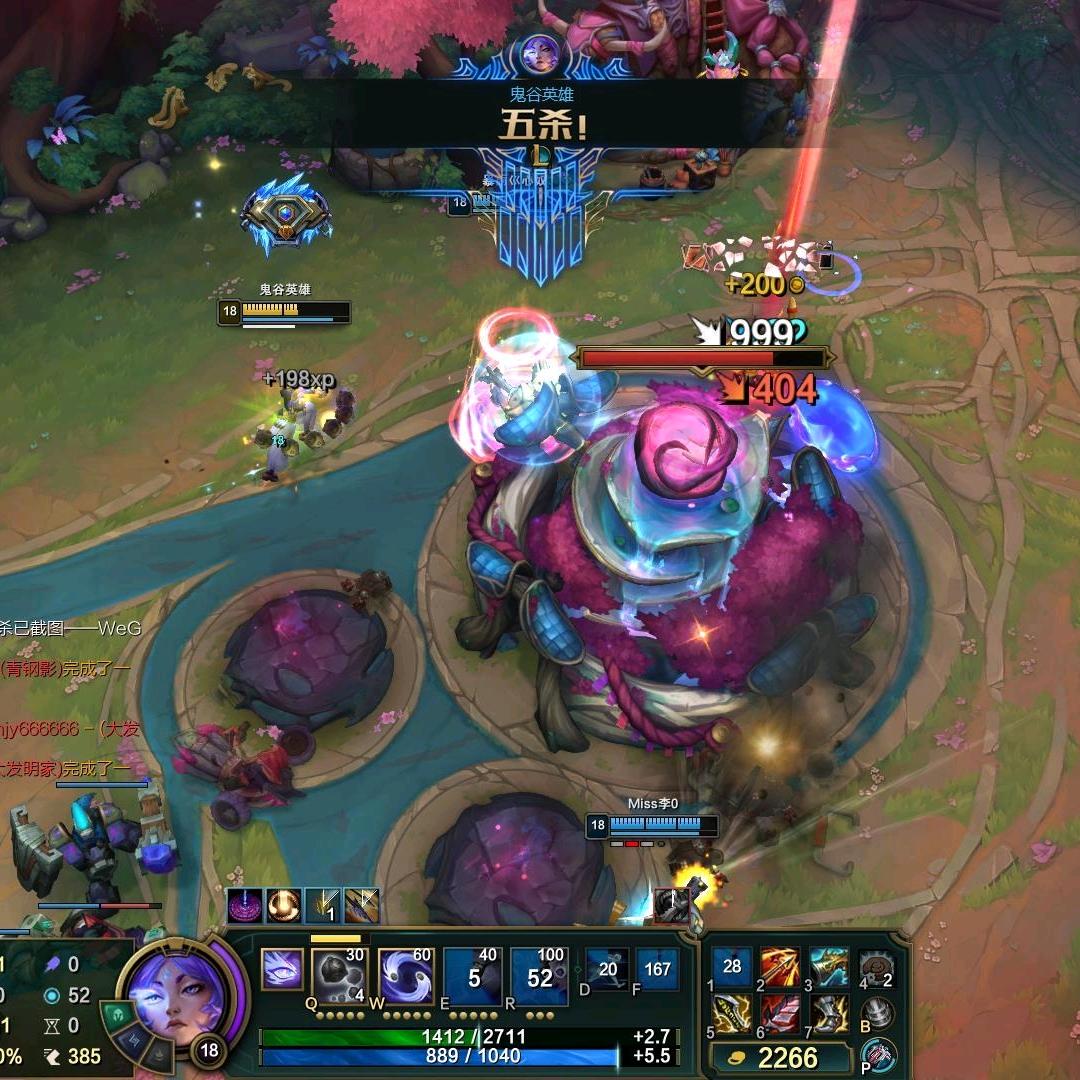
Task: Use the red spear item in slot 2
Action: pos(780,967)
